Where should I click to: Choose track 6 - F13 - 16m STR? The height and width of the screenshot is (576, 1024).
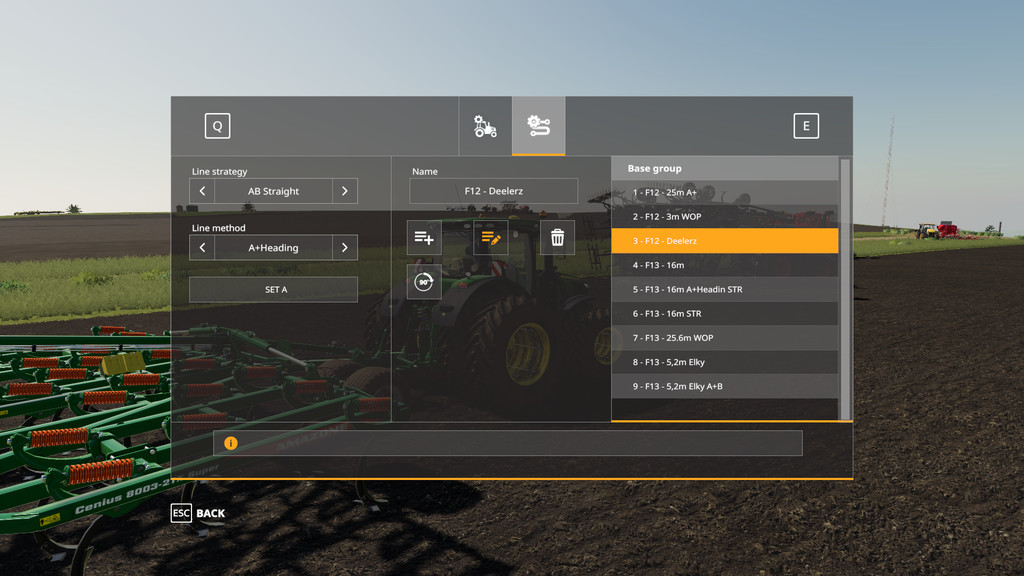[x=725, y=314]
